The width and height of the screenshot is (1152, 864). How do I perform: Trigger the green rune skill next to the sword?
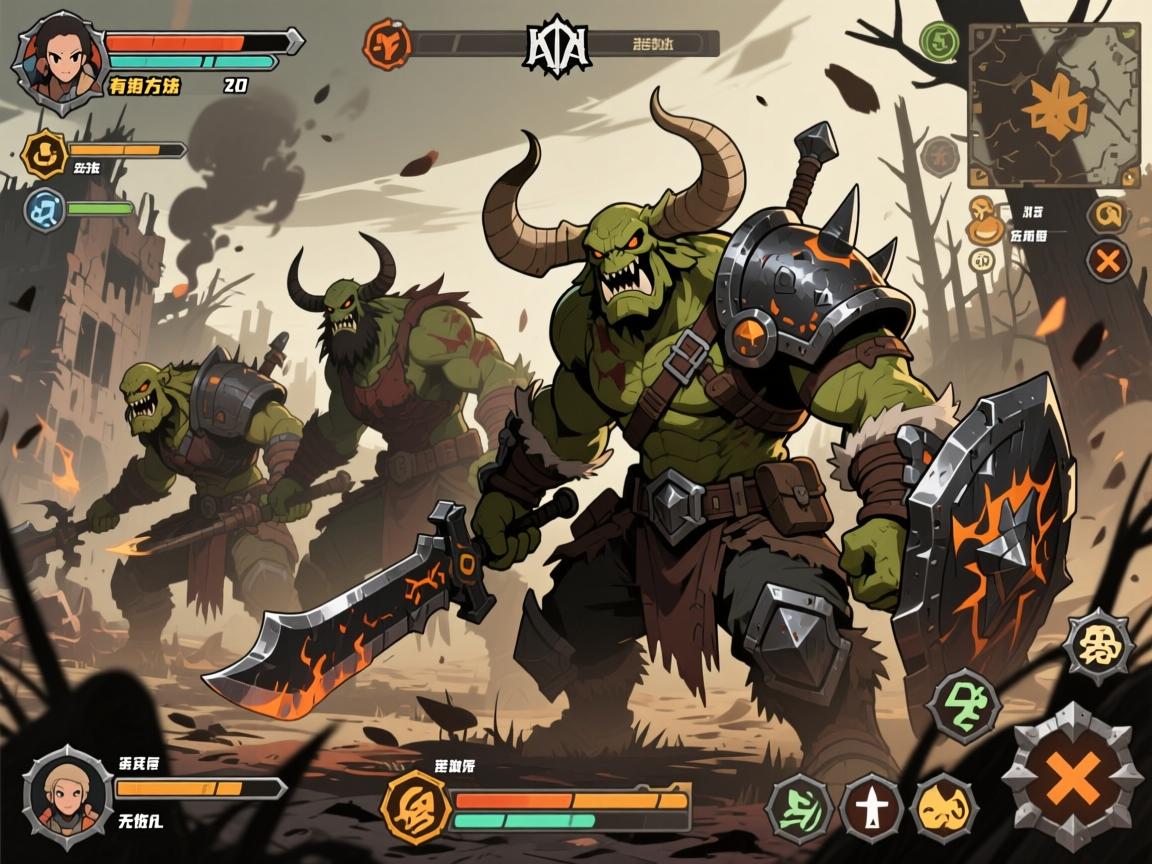pos(803,806)
